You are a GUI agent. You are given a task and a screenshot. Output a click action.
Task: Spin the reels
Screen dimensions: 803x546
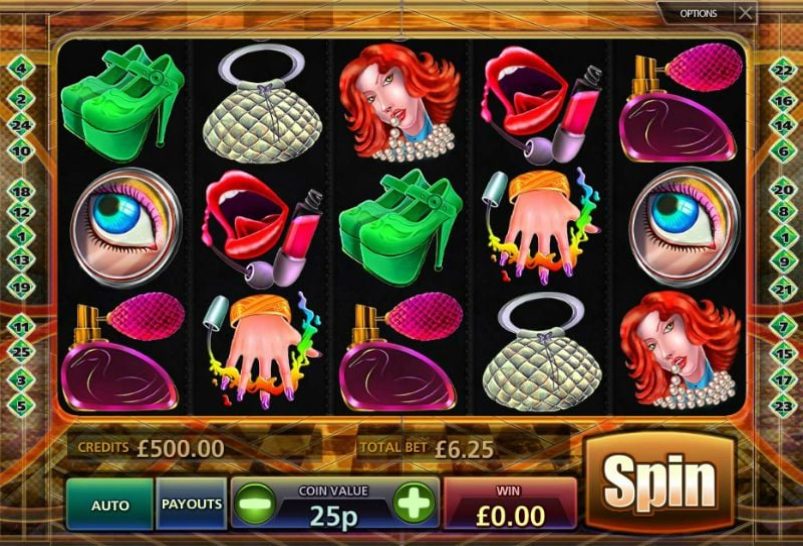[x=659, y=484]
